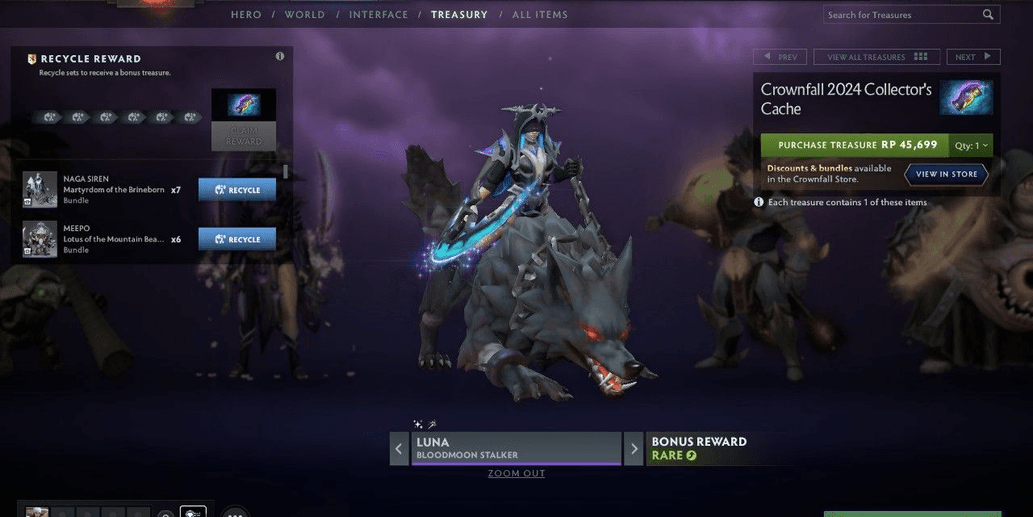
Task: Recycle the Naga Siren Martyrdom bundle
Action: coord(237,190)
